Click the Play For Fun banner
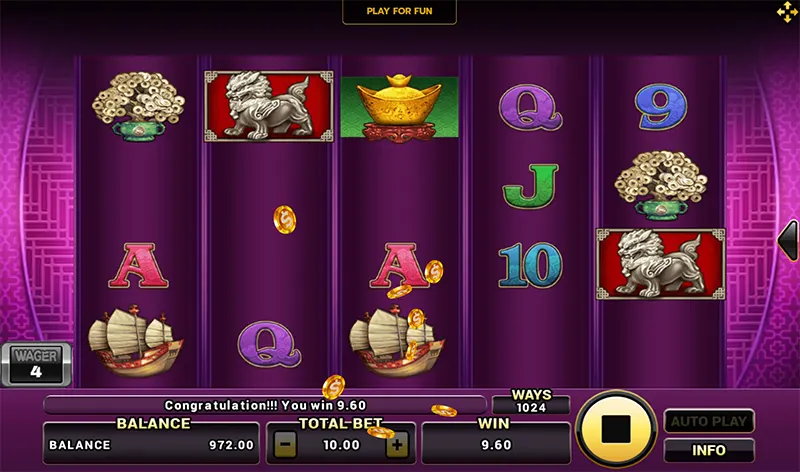Image resolution: width=800 pixels, height=472 pixels. coord(399,11)
